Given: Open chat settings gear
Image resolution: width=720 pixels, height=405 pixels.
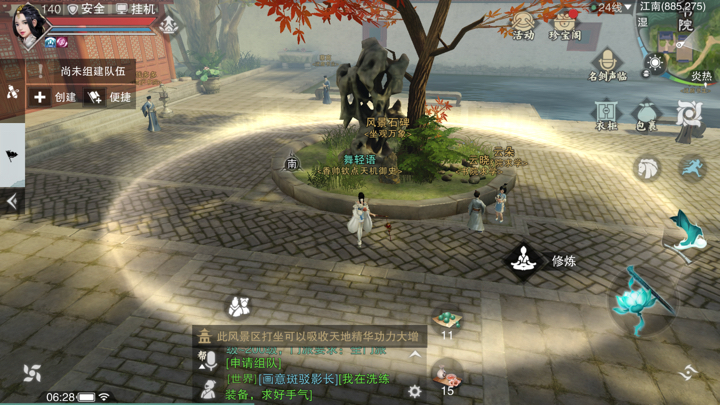Looking at the screenshot, I should (415, 392).
